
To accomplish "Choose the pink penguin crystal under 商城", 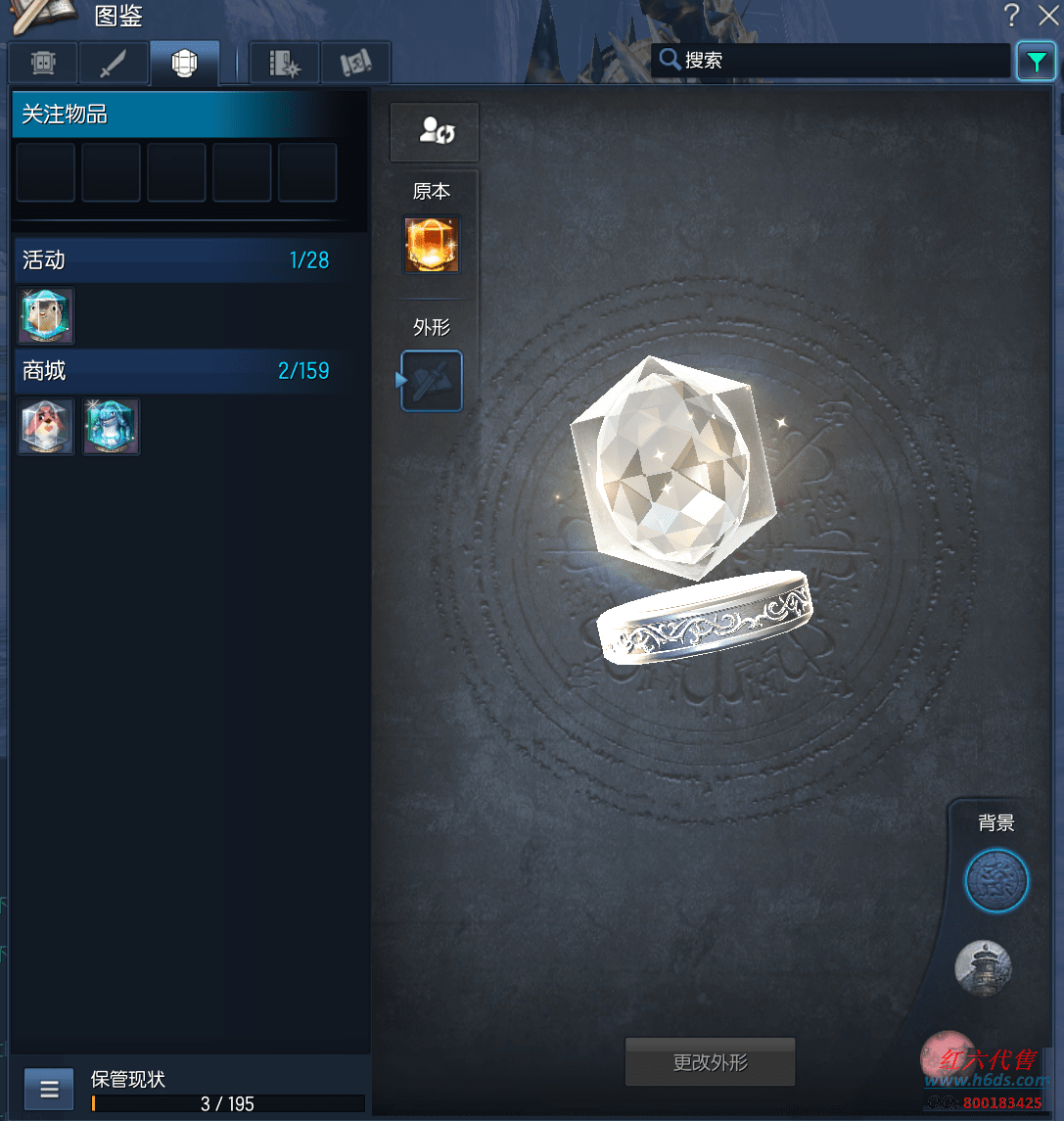I will pyautogui.click(x=46, y=427).
